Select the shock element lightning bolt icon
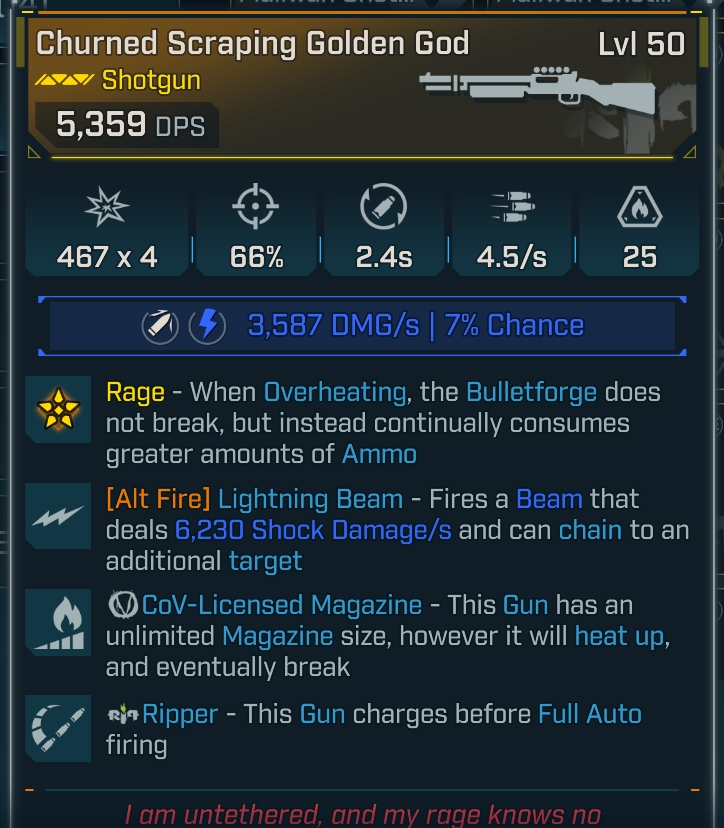724x828 pixels. (x=208, y=326)
